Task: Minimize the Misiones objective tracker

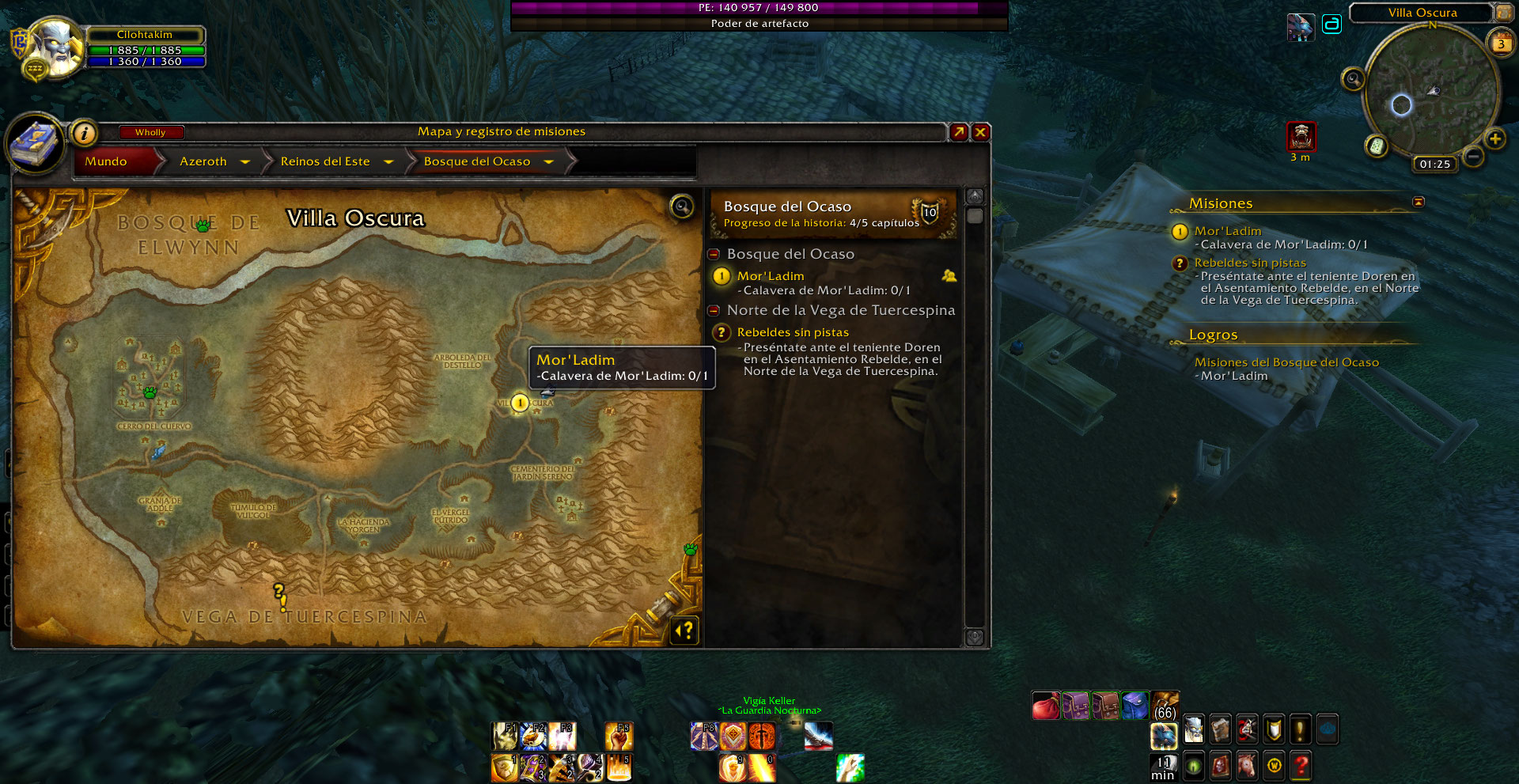Action: (1418, 203)
